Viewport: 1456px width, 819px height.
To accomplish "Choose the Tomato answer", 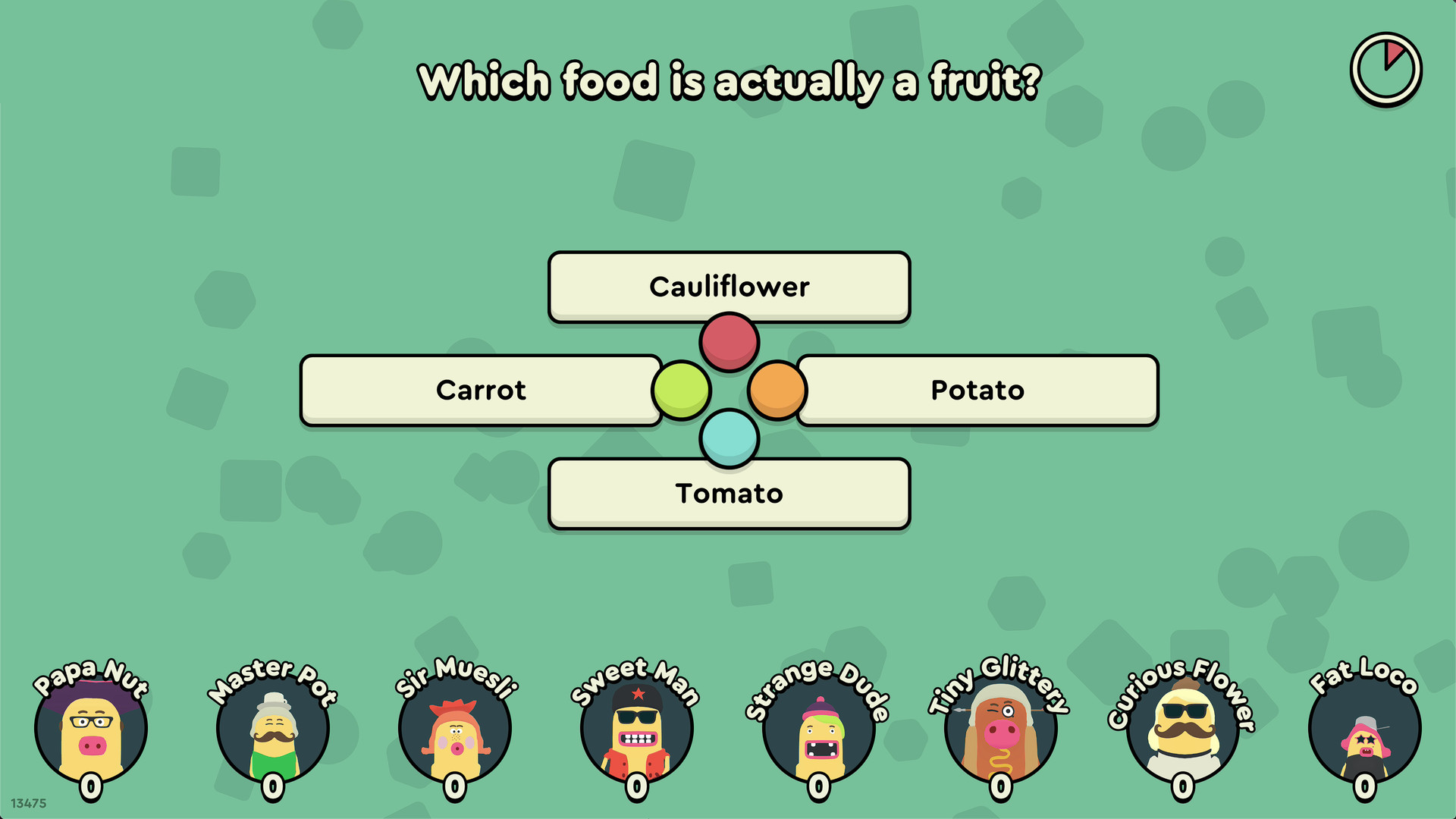I will click(729, 493).
